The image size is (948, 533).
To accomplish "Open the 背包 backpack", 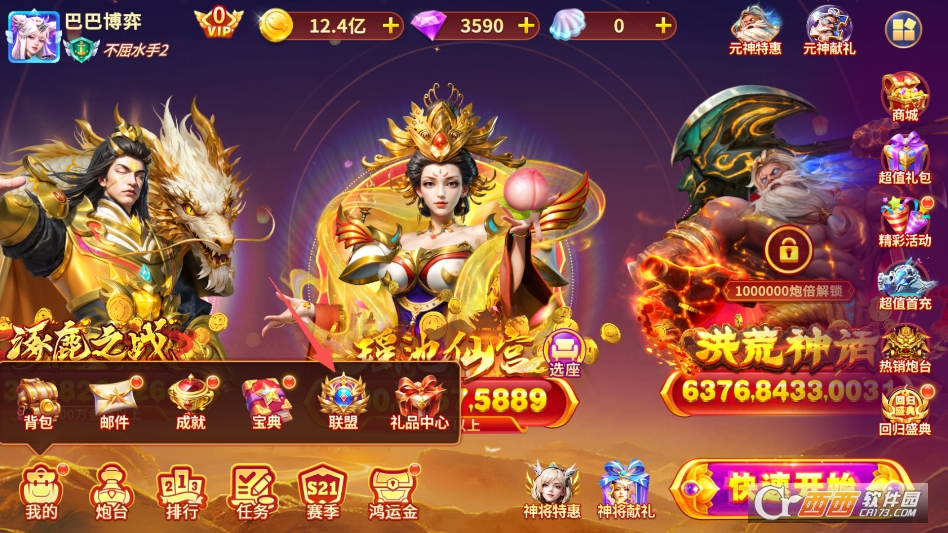I will [39, 401].
